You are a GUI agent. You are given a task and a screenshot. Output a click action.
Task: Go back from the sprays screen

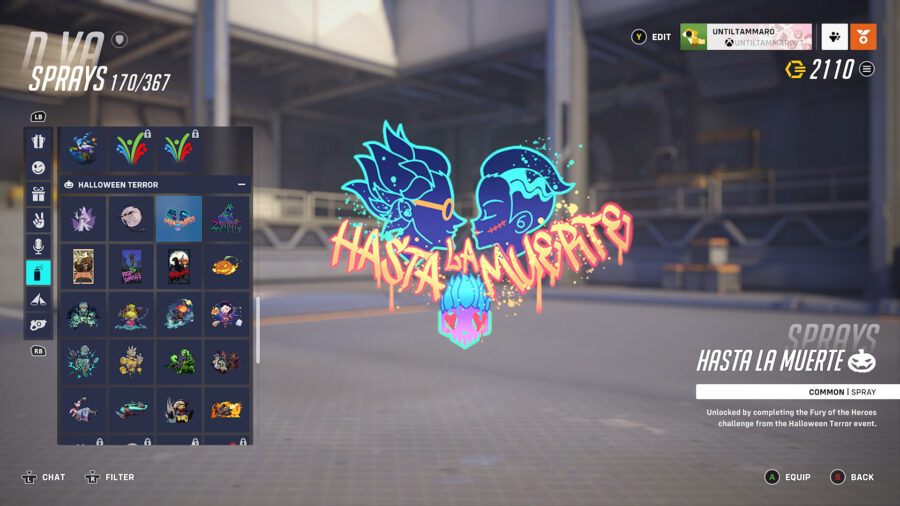tap(851, 477)
